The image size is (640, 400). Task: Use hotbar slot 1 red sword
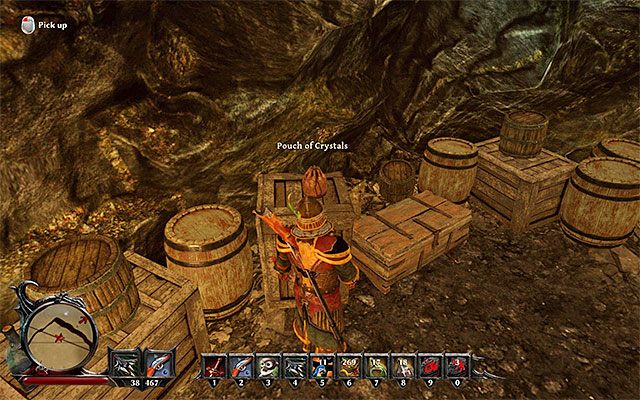pyautogui.click(x=214, y=366)
